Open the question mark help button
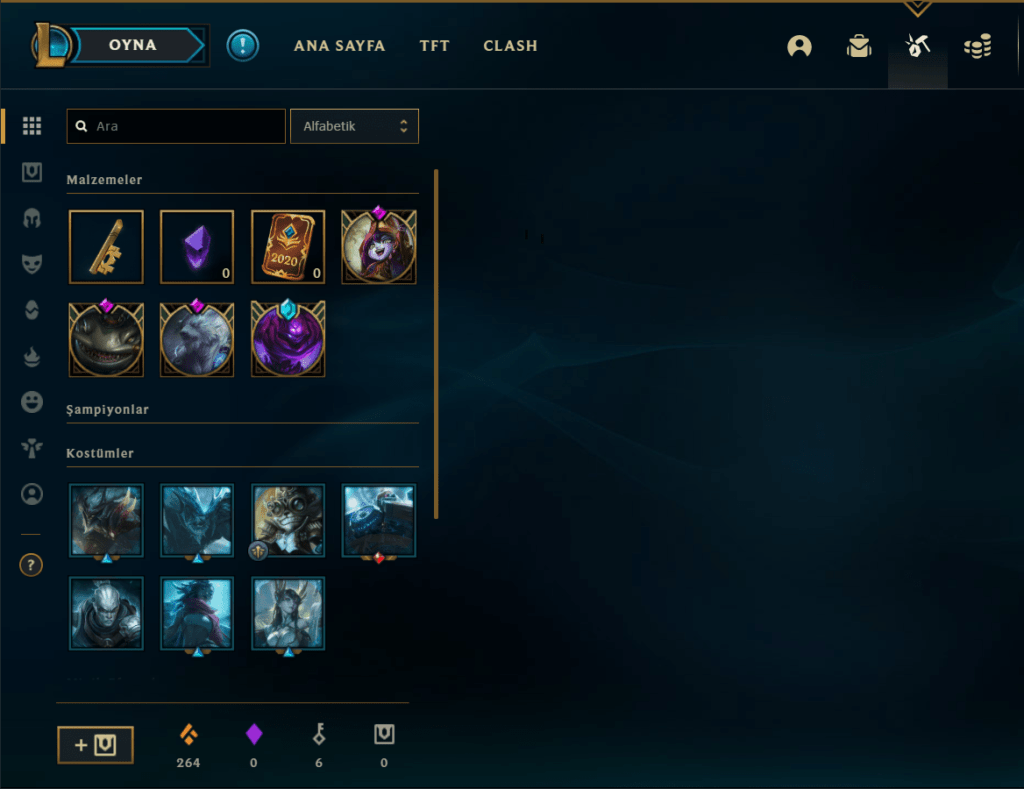This screenshot has height=789, width=1024. pyautogui.click(x=31, y=566)
